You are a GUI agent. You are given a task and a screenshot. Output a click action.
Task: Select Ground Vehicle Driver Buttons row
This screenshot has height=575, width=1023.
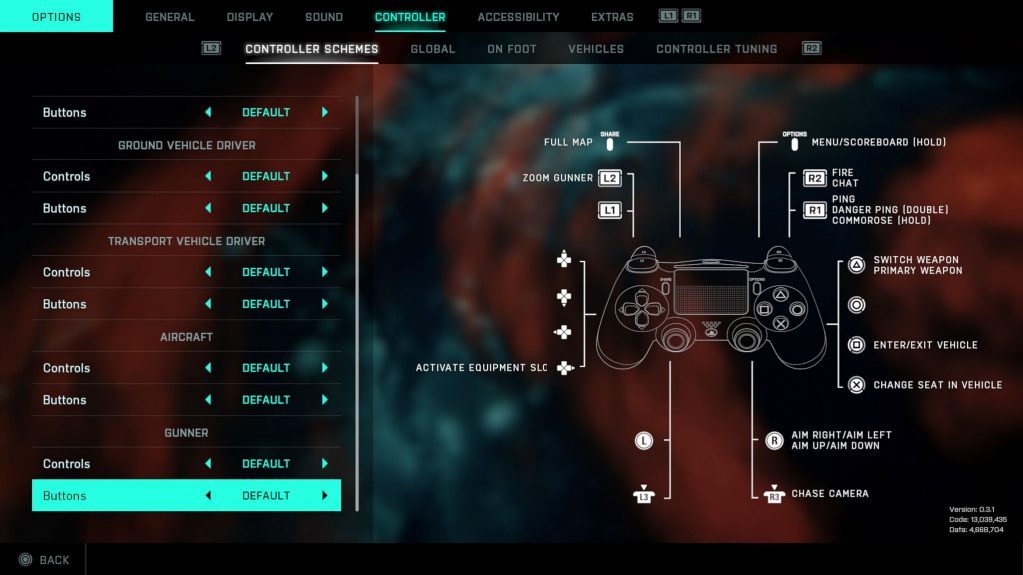pos(186,208)
